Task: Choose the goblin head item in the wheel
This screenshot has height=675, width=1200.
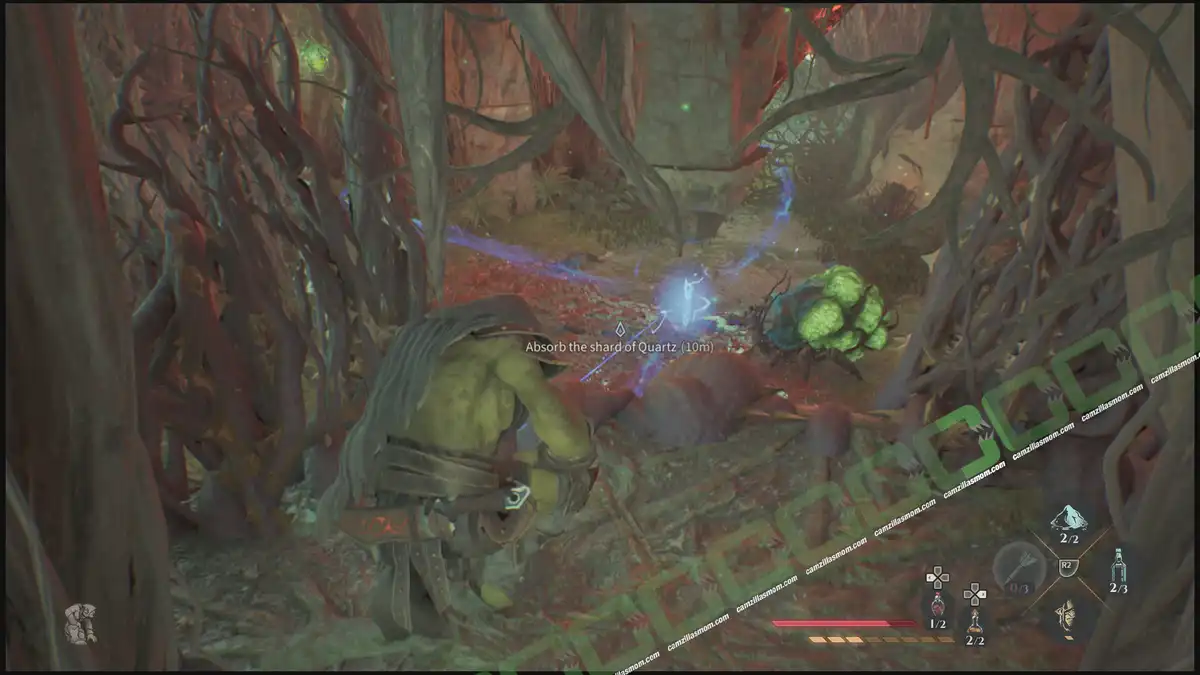Action: point(1068,615)
